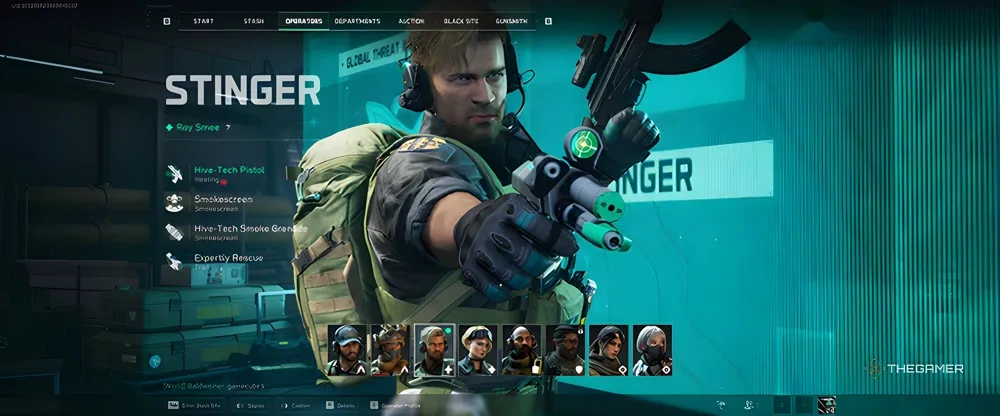Select the operator with the black beret
This screenshot has width=1000, height=416.
click(564, 350)
